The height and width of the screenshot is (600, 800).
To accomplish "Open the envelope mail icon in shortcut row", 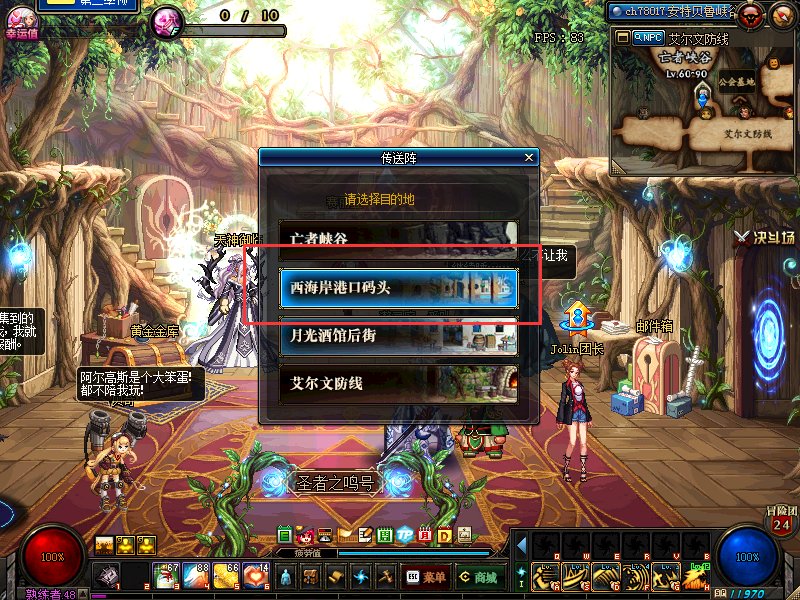I will (345, 535).
